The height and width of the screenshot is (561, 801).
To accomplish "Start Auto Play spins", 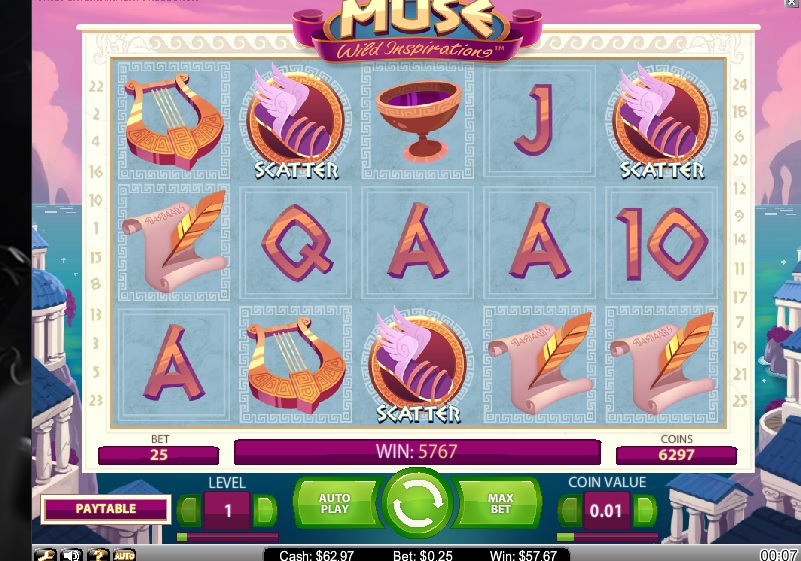I will [x=334, y=504].
